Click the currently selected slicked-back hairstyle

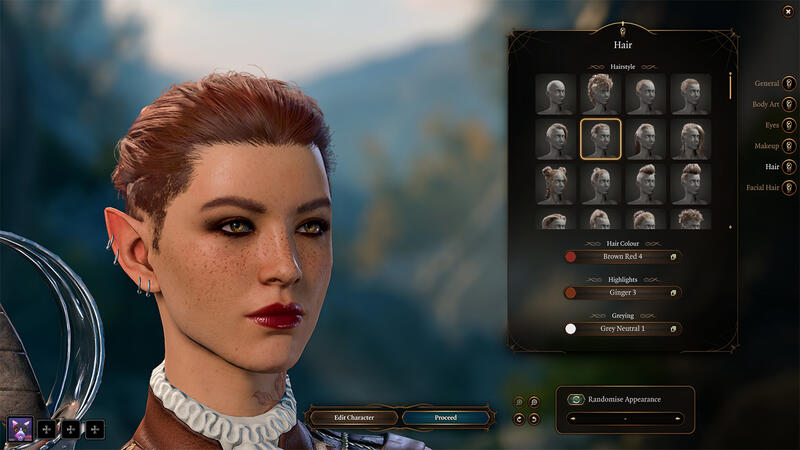601,139
